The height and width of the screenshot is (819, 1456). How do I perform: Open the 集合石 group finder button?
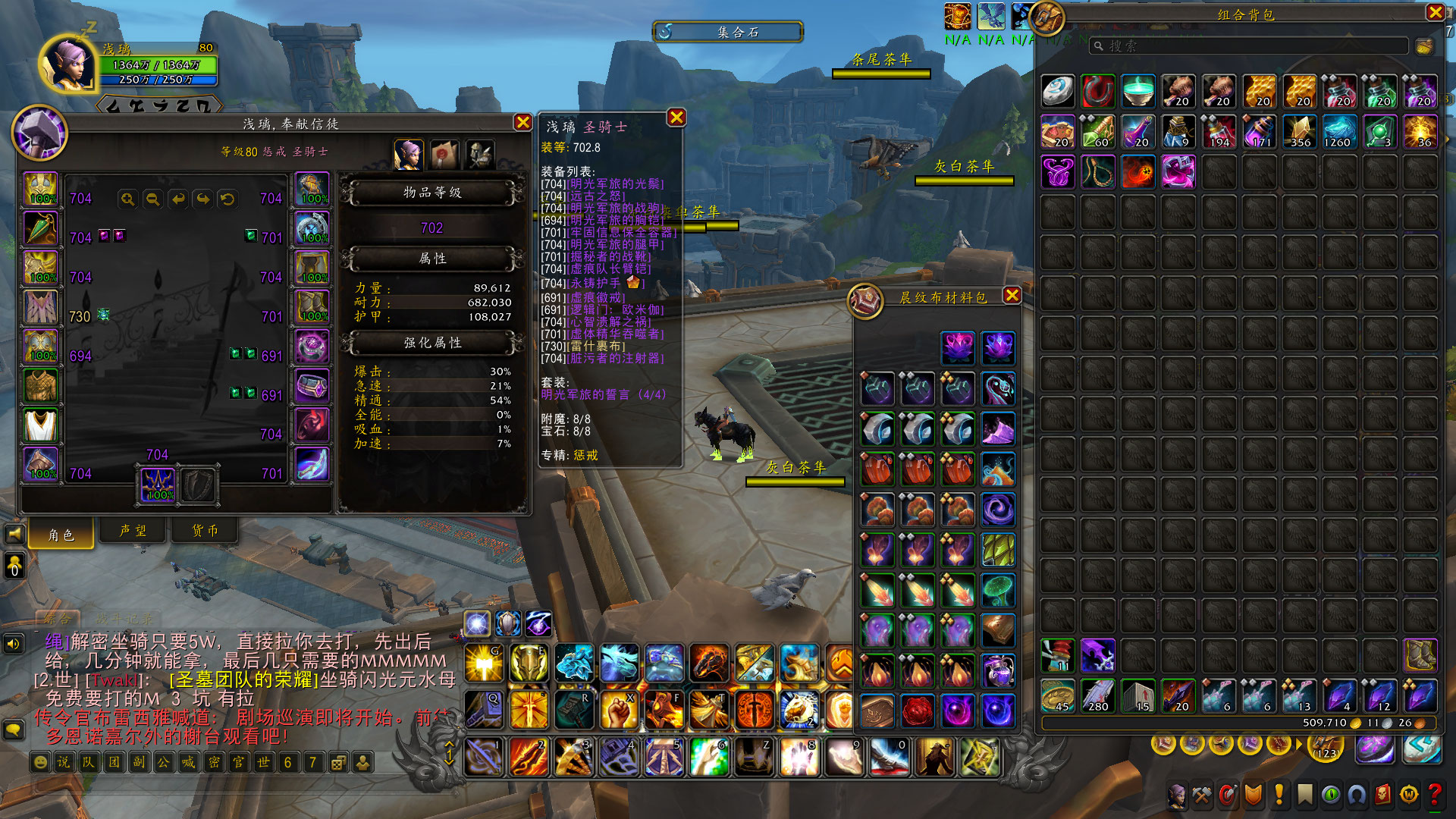pyautogui.click(x=728, y=32)
